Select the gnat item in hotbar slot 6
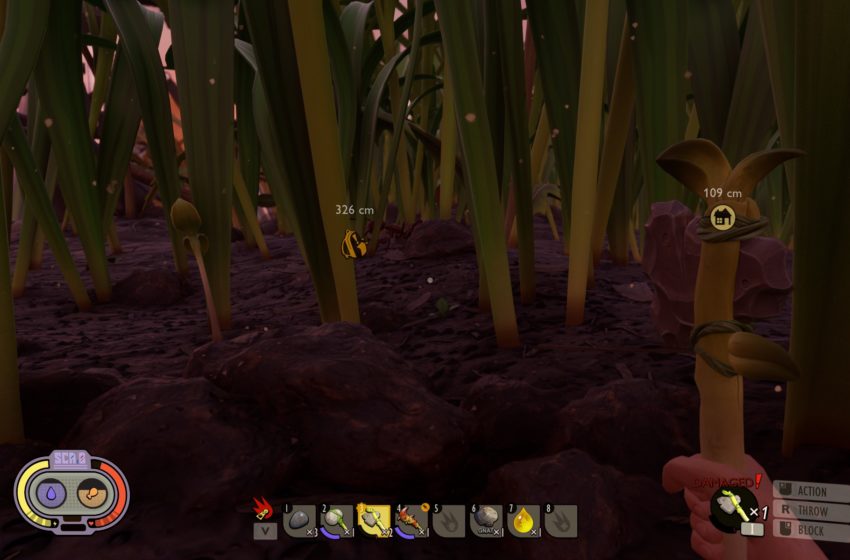Screen dimensions: 850x560 (x=486, y=520)
